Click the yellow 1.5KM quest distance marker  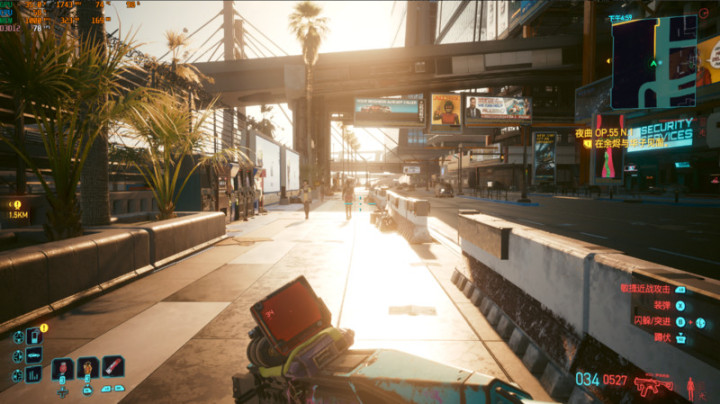point(18,208)
